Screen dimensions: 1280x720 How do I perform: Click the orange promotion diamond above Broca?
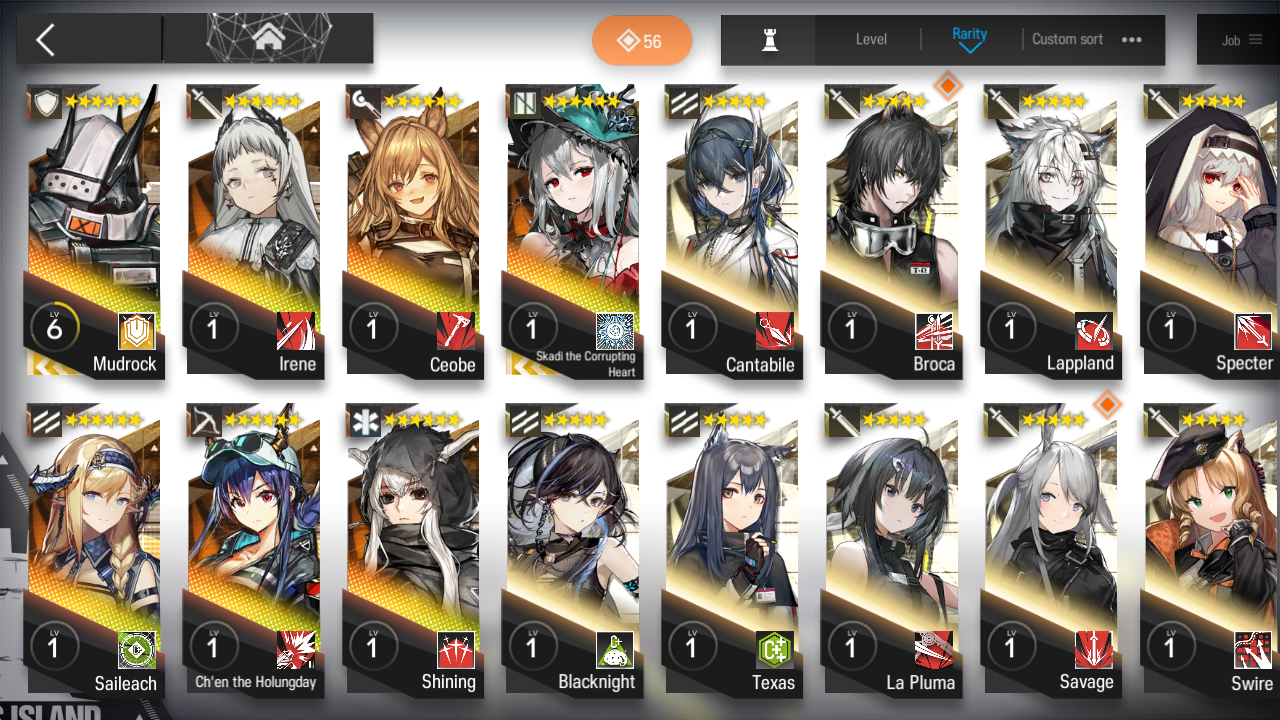click(x=949, y=87)
